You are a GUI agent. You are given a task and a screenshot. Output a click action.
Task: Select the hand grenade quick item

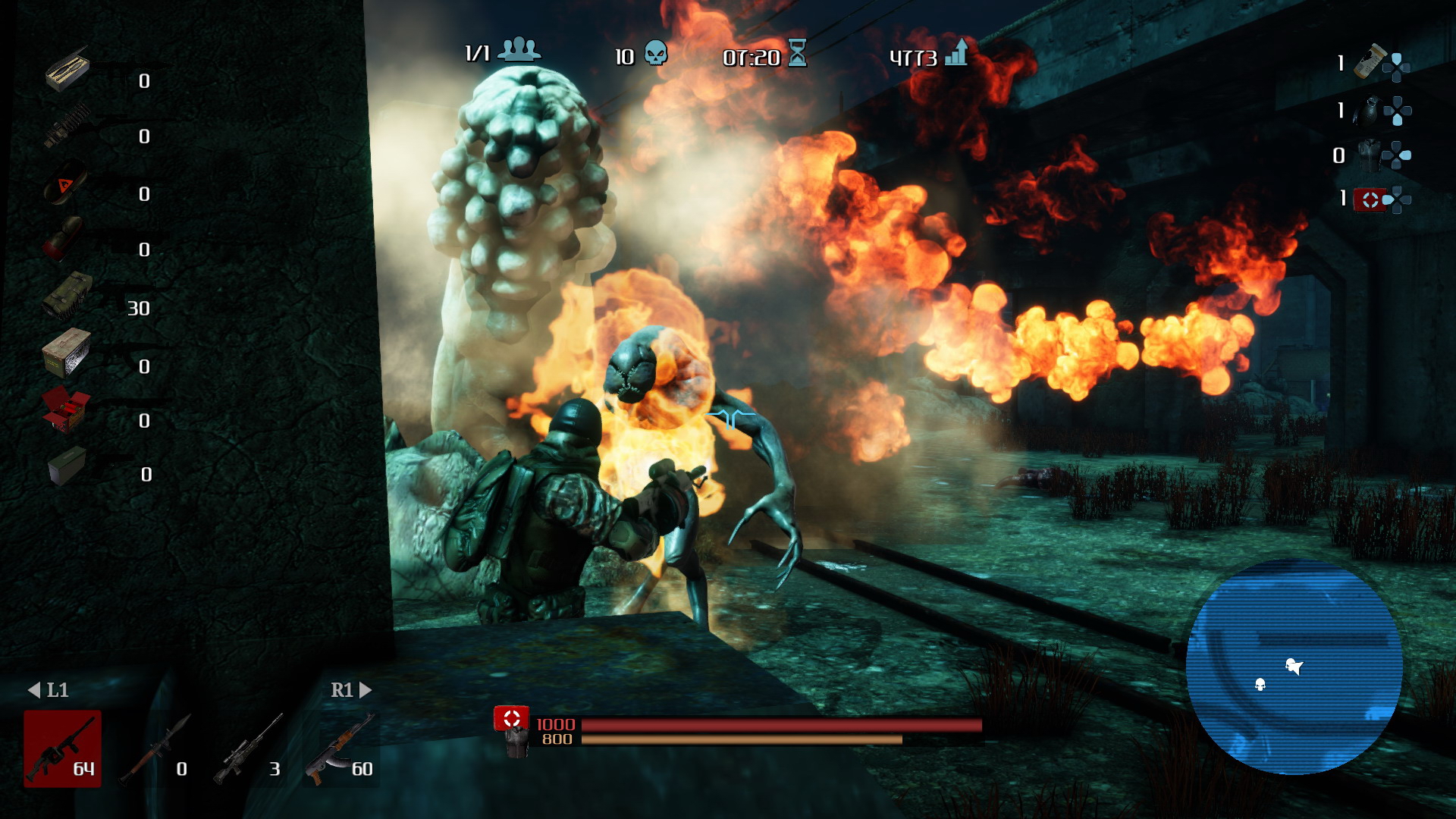1369,111
